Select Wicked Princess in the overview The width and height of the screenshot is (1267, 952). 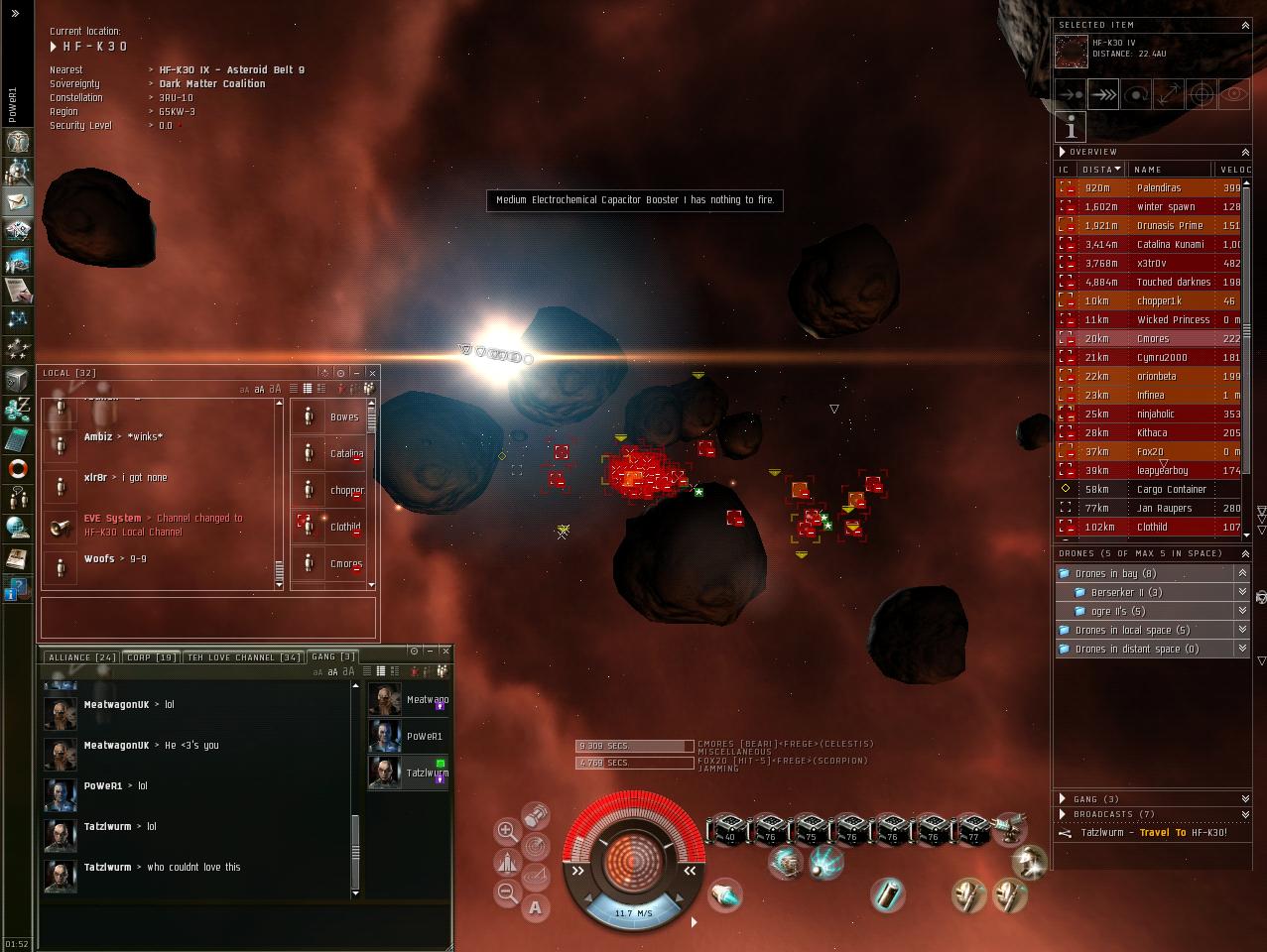pos(1173,319)
